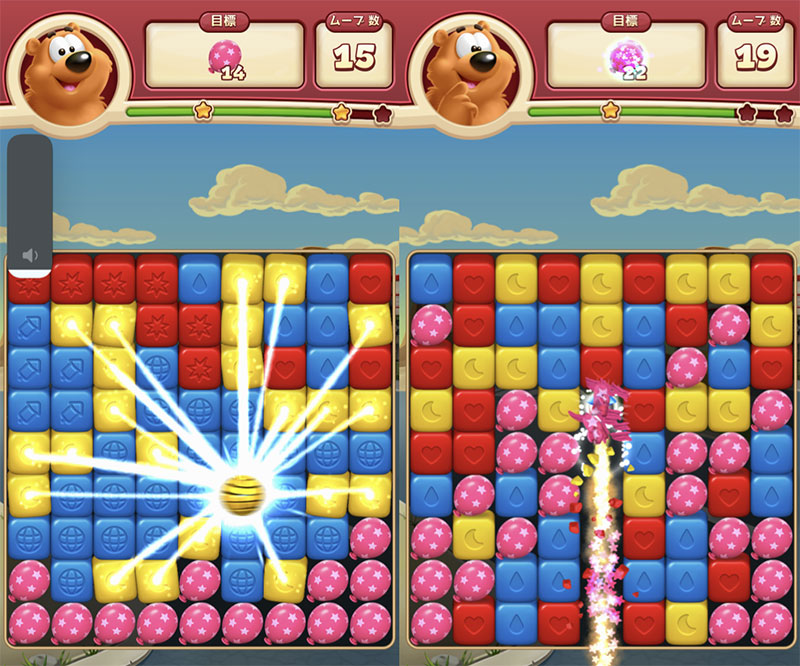Tap the yellow striped disco ball tile
Image resolution: width=800 pixels, height=666 pixels.
240,493
